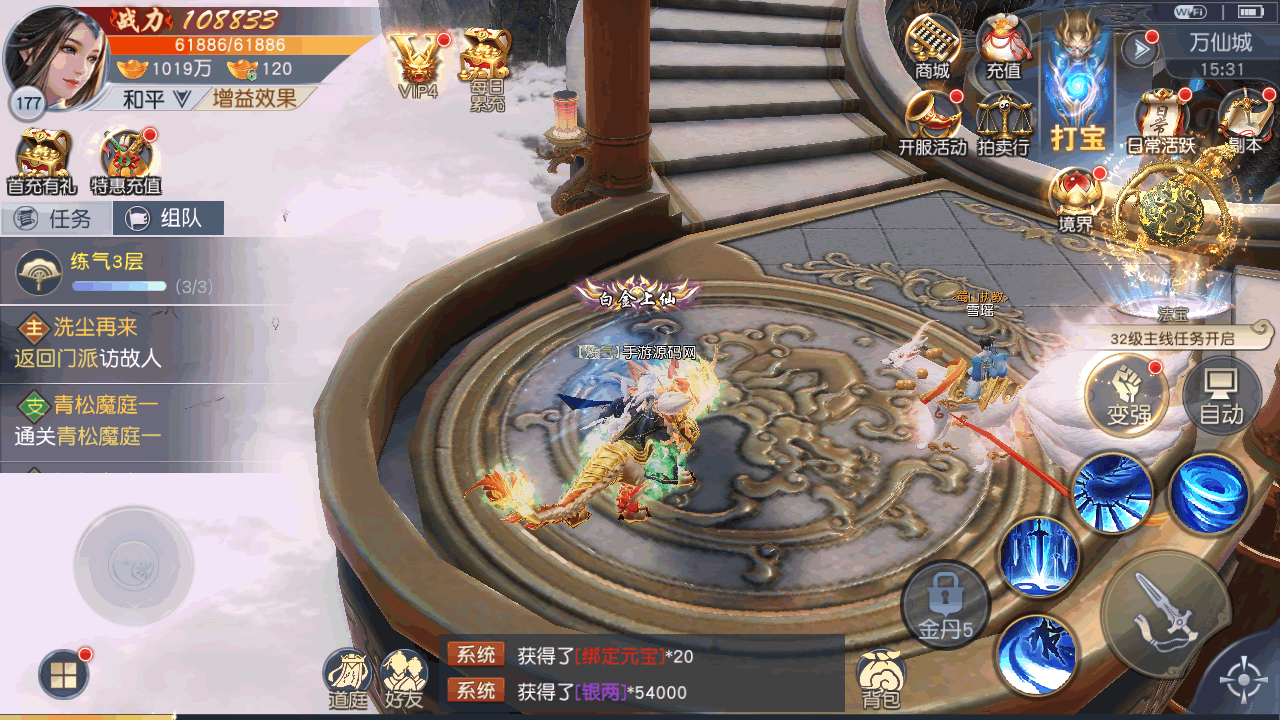
Task: Use the sword basic attack button
Action: click(1162, 612)
